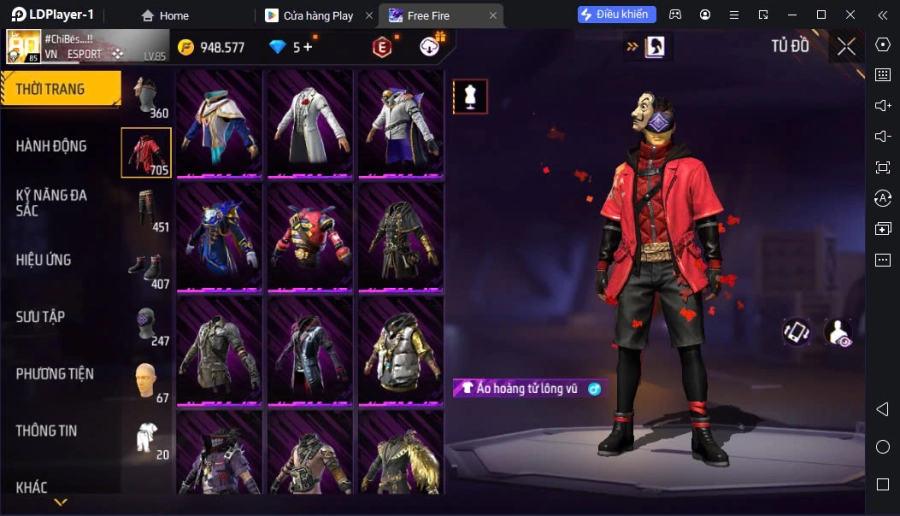Open the KỸ NĂNG ĐA SẮC section
Screen dimensions: 900x516
point(52,203)
